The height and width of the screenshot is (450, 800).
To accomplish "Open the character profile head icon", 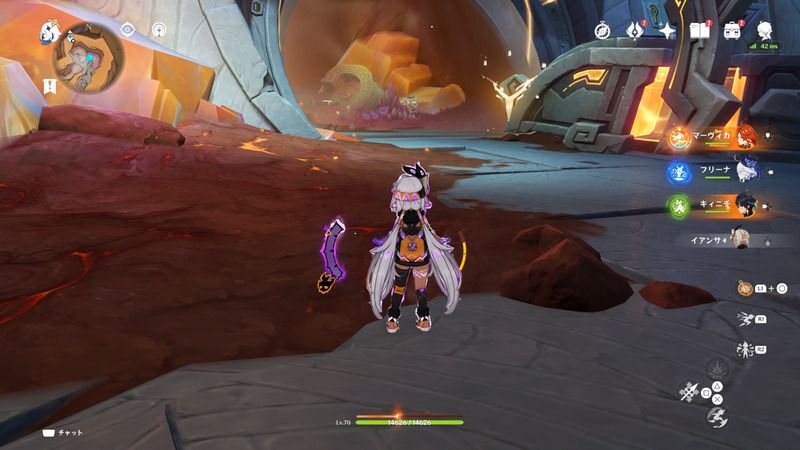I will tap(765, 29).
